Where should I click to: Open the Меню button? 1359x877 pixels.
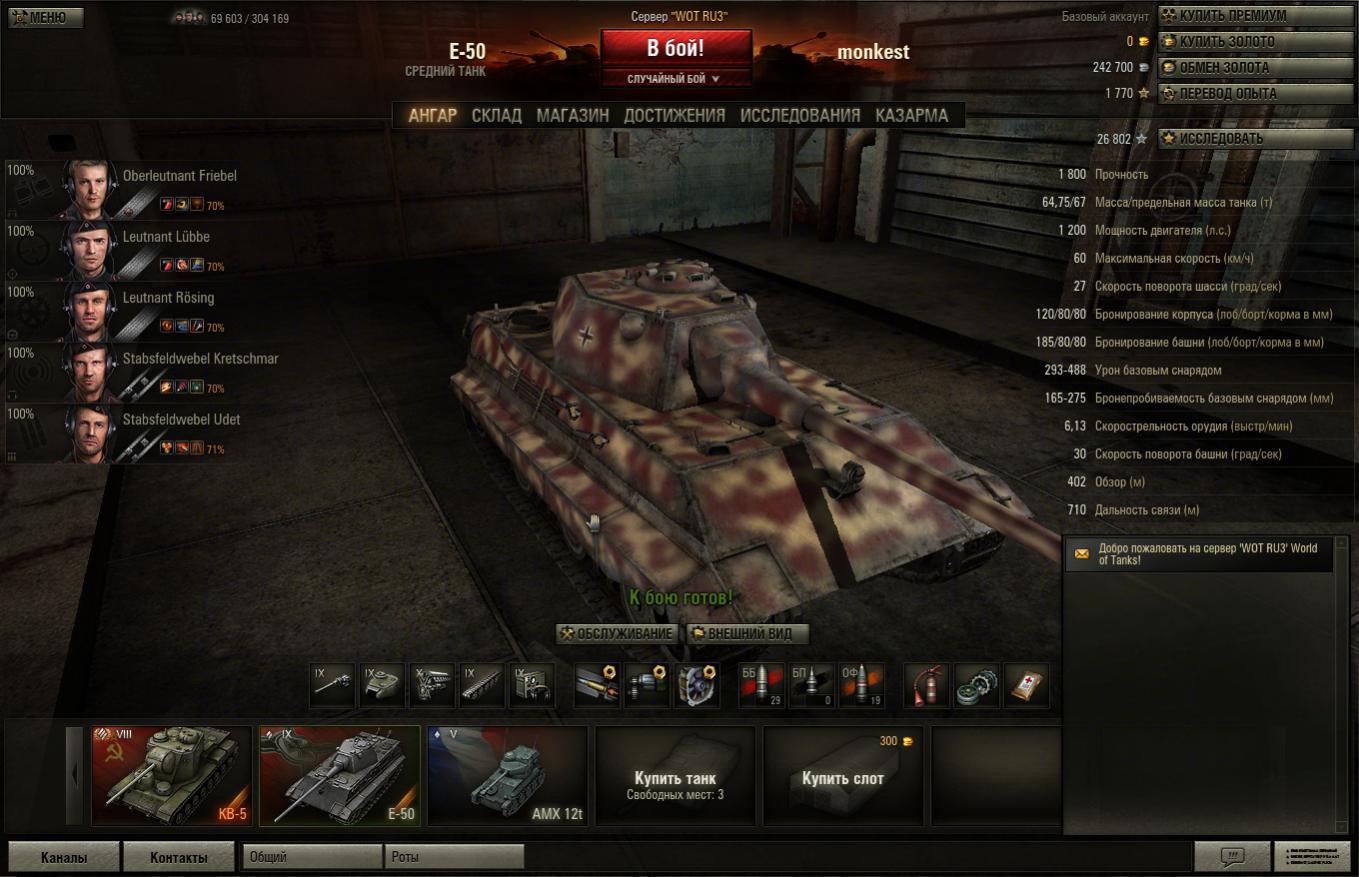[x=46, y=17]
